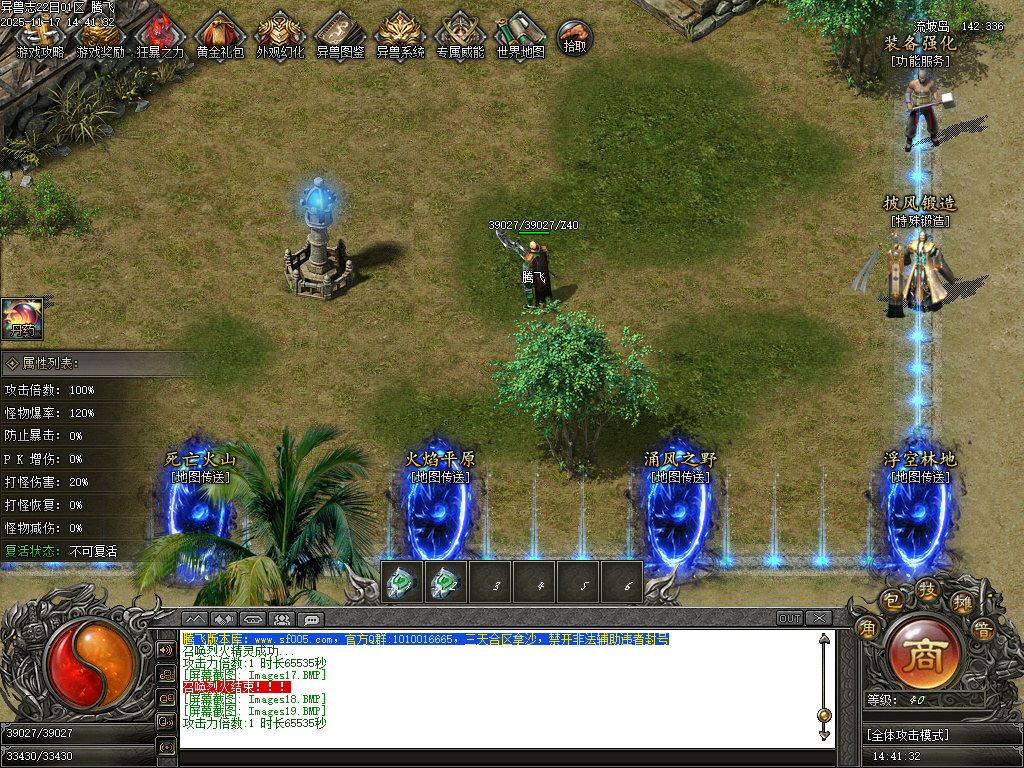Image resolution: width=1024 pixels, height=768 pixels.
Task: Open the 角 character sheet
Action: 866,628
